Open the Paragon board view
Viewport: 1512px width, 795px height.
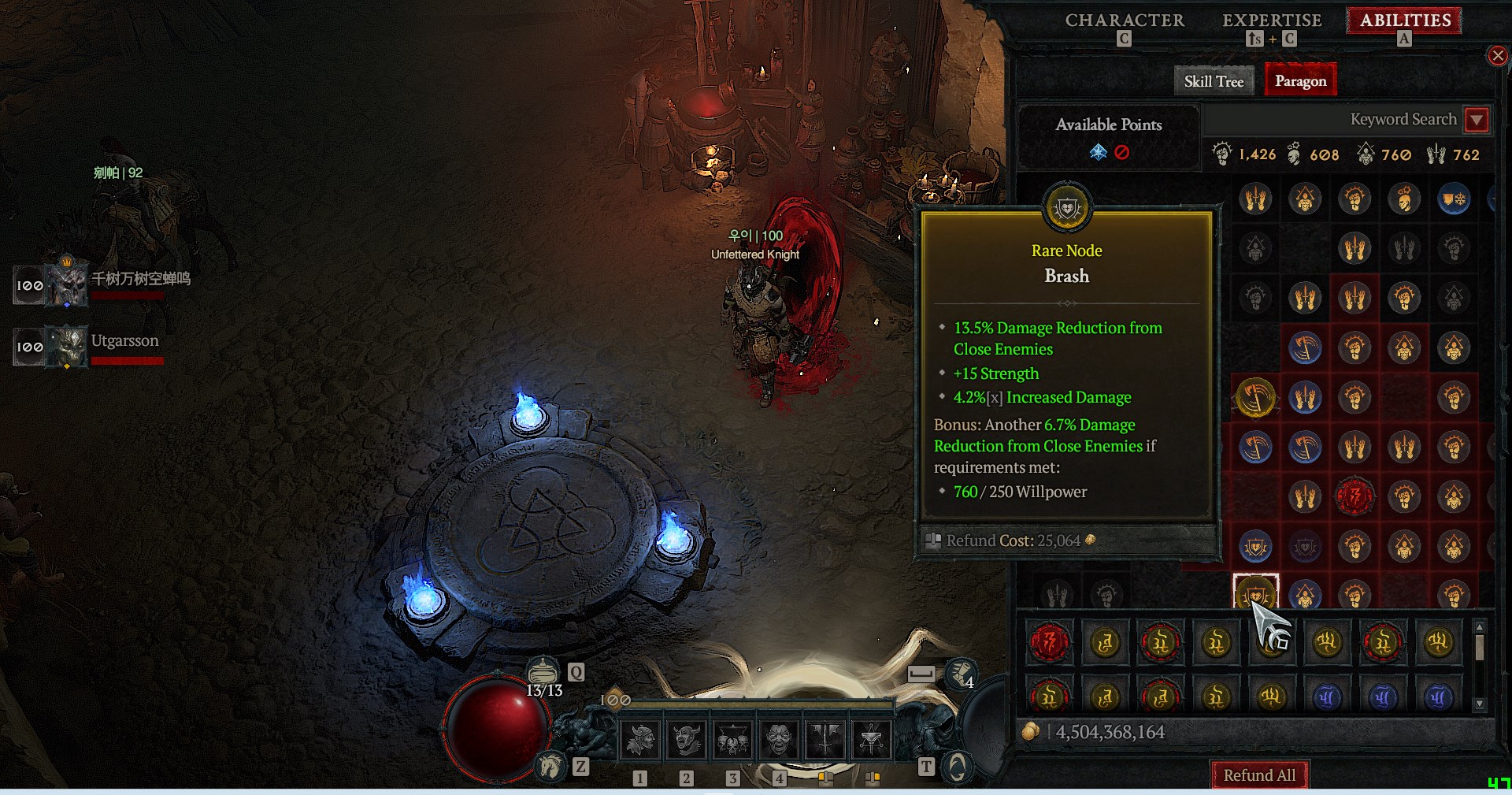coord(1300,81)
